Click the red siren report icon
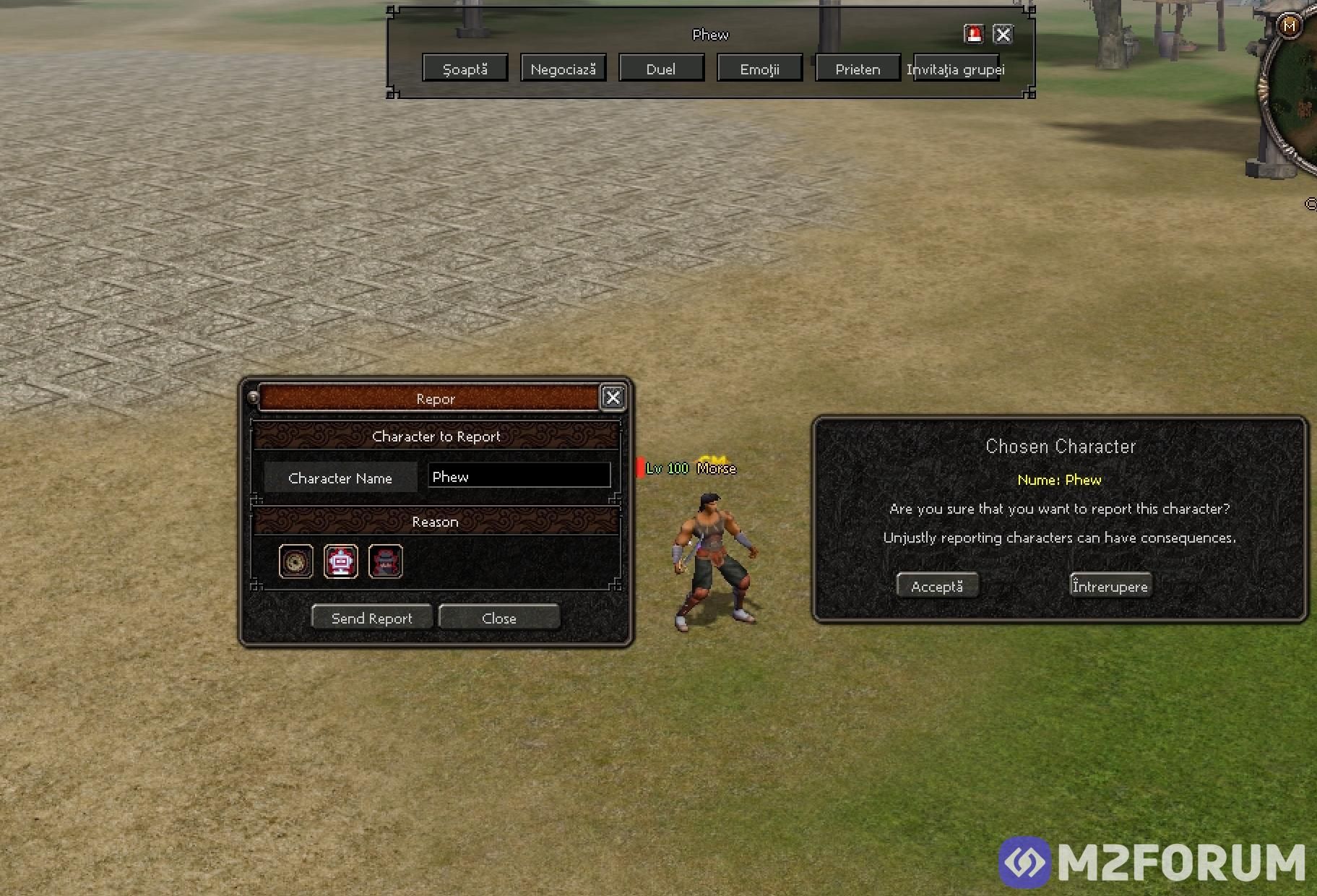 [x=974, y=34]
